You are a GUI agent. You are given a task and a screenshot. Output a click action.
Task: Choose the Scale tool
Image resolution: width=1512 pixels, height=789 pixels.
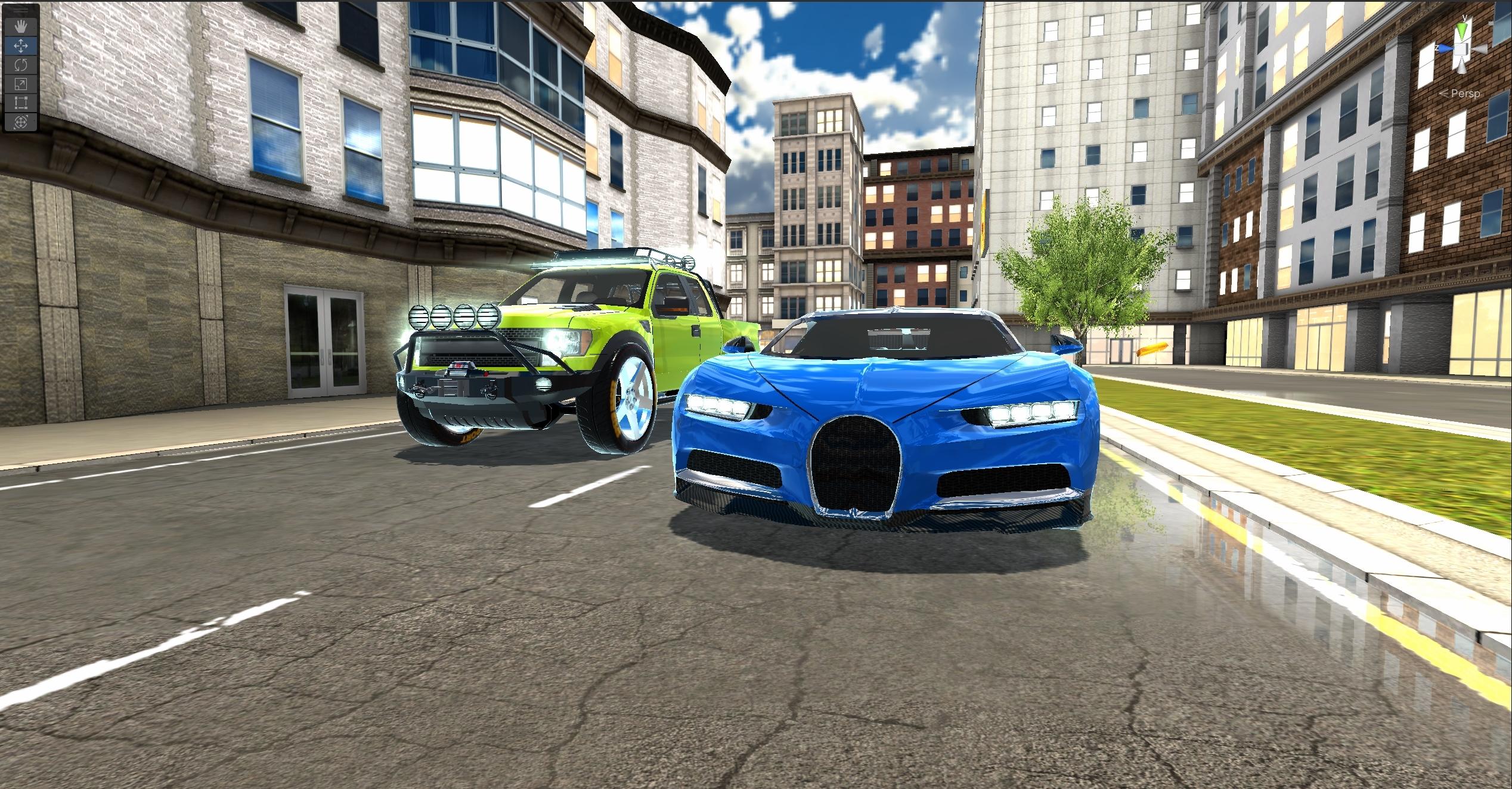(x=21, y=84)
